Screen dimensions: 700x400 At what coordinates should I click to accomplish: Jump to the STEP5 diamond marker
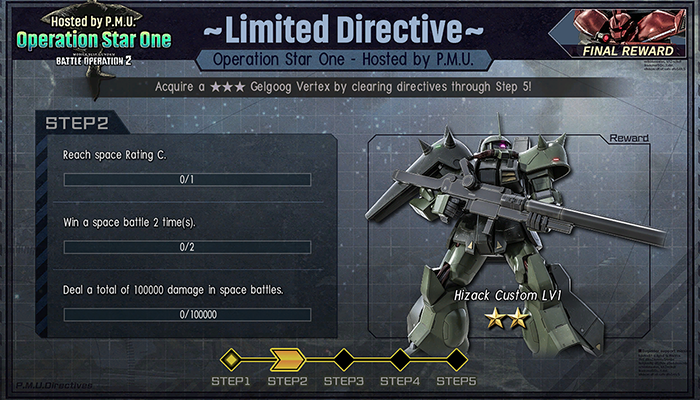click(x=456, y=358)
